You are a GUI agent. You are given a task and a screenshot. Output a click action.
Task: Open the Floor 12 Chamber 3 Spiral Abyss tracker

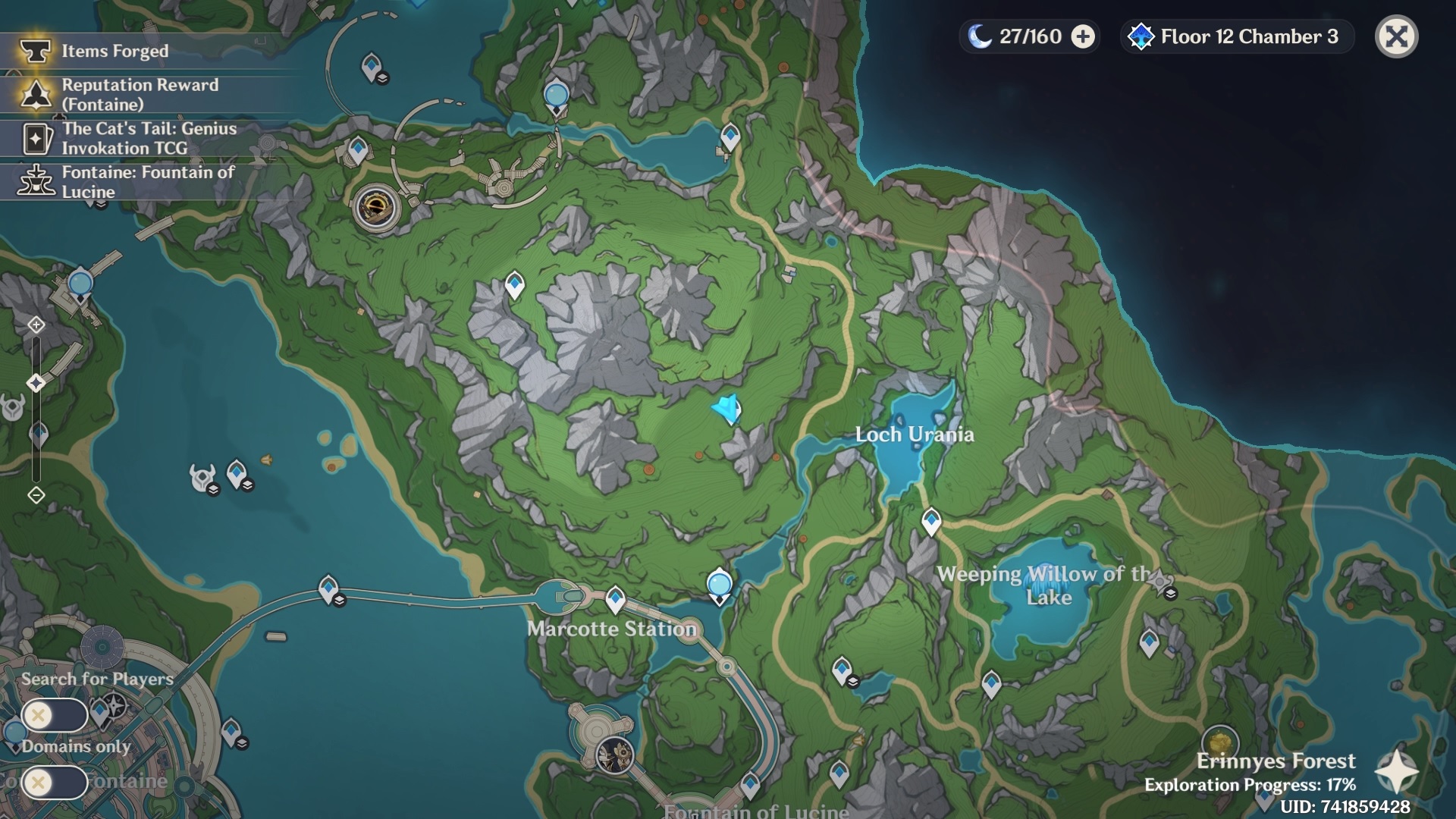coord(1237,36)
